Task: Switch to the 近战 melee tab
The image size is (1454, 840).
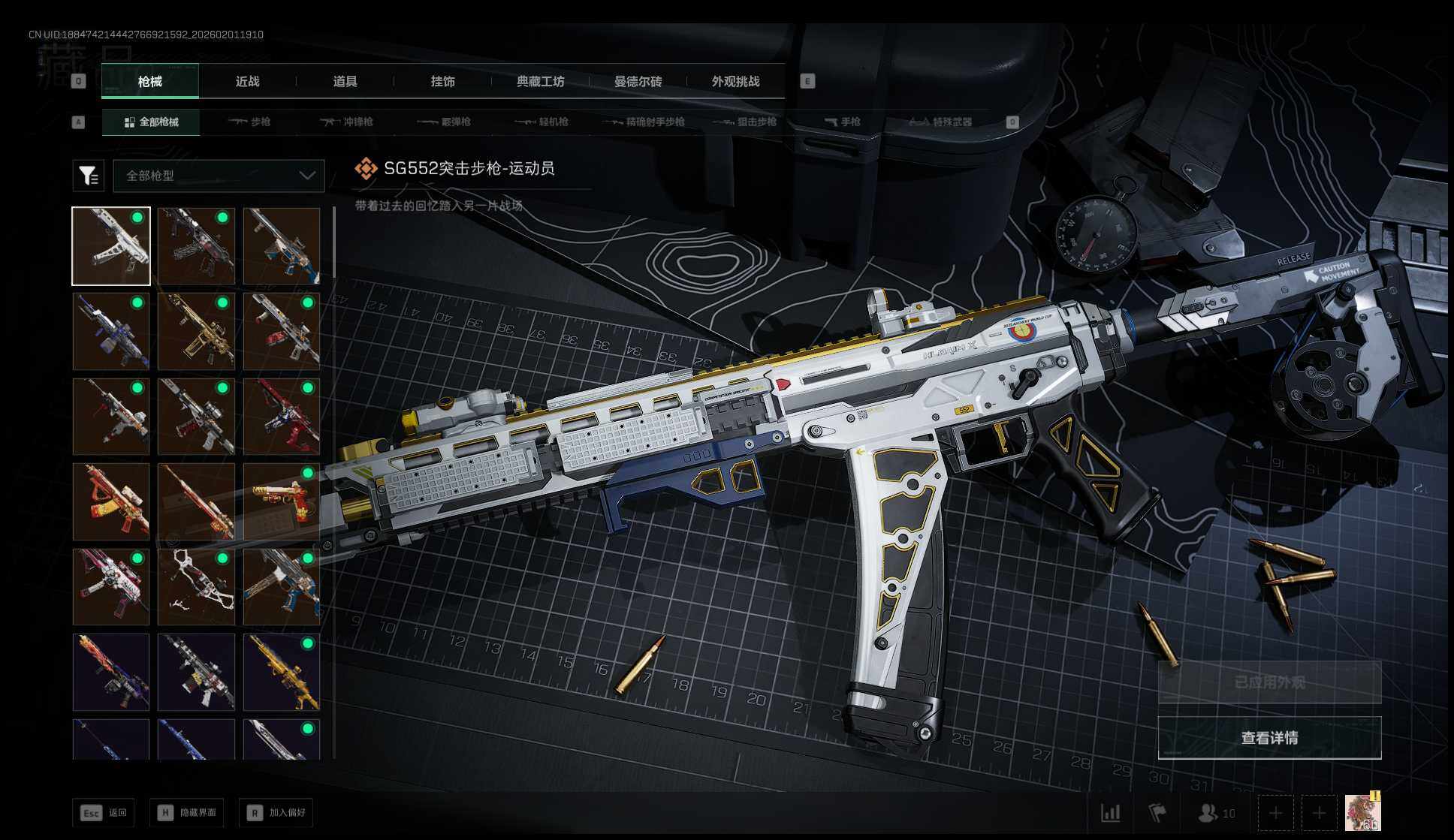Action: [x=247, y=82]
